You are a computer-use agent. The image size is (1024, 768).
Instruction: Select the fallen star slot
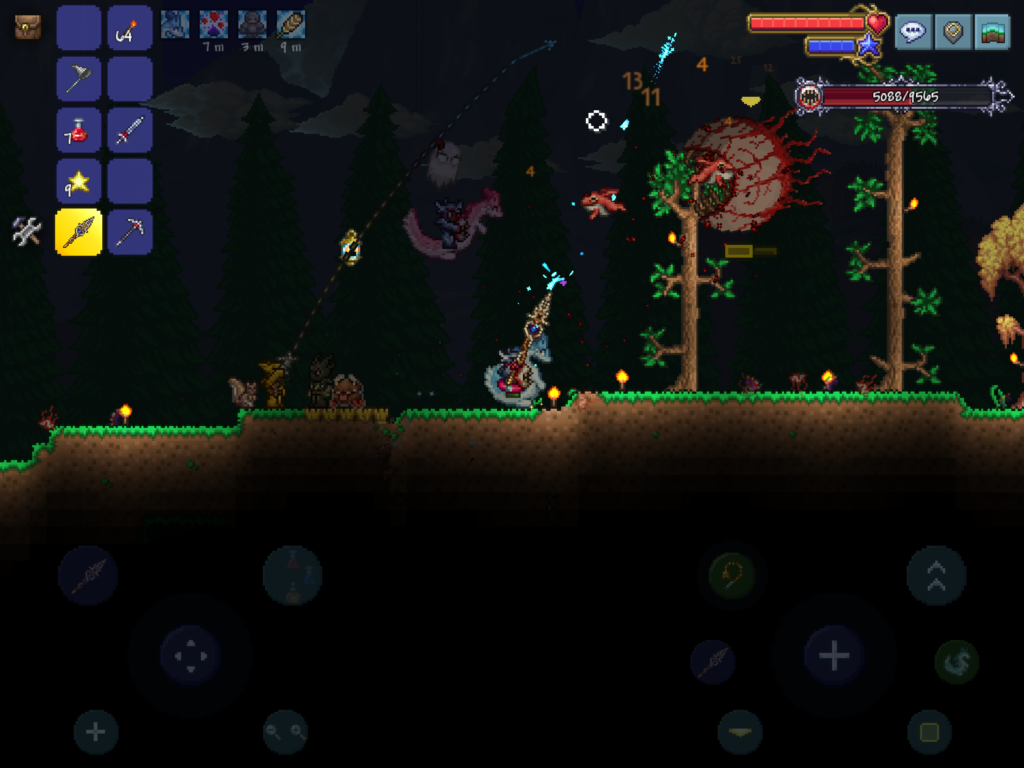[78, 181]
